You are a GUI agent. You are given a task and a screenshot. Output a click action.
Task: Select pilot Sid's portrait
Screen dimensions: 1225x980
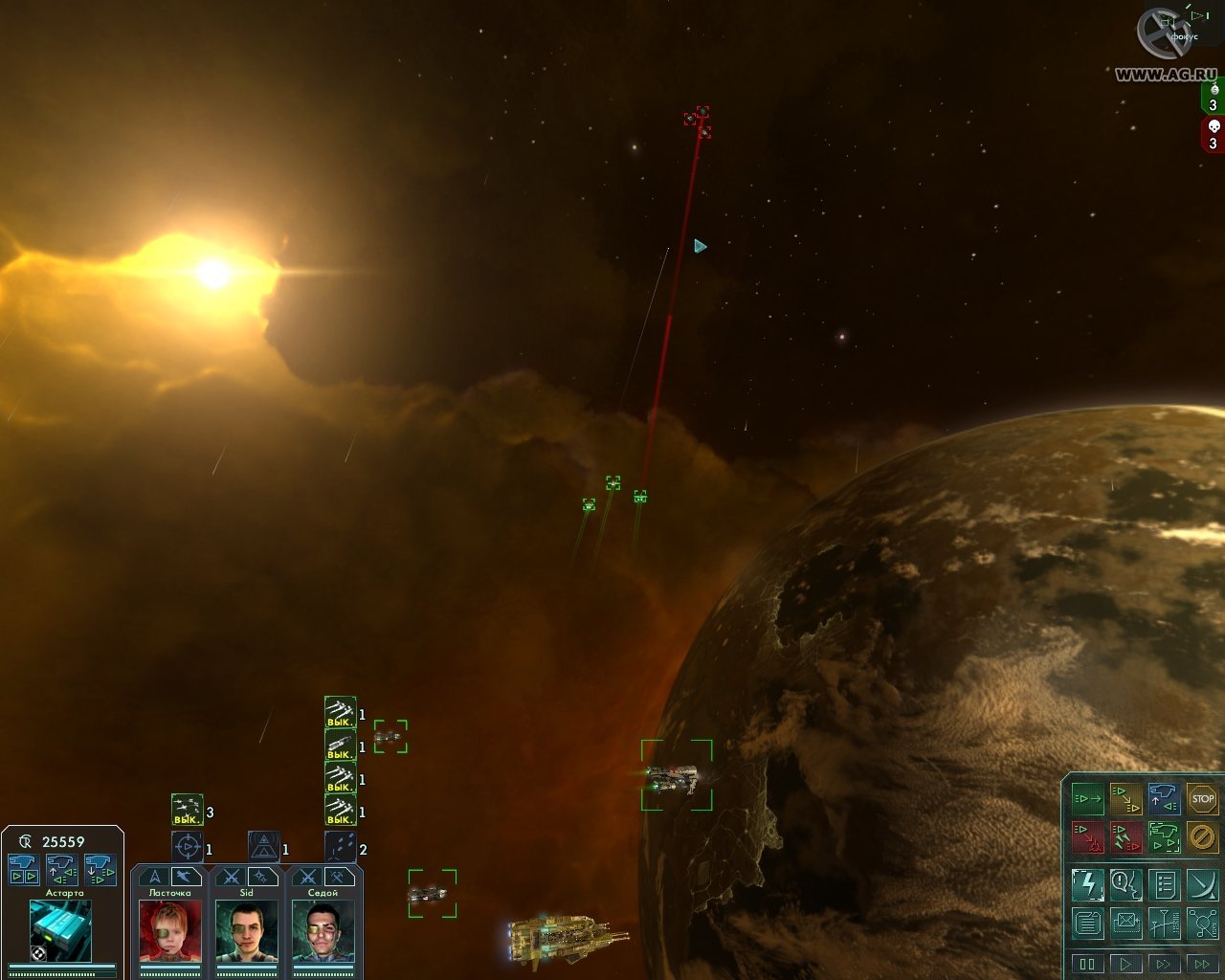pyautogui.click(x=246, y=930)
